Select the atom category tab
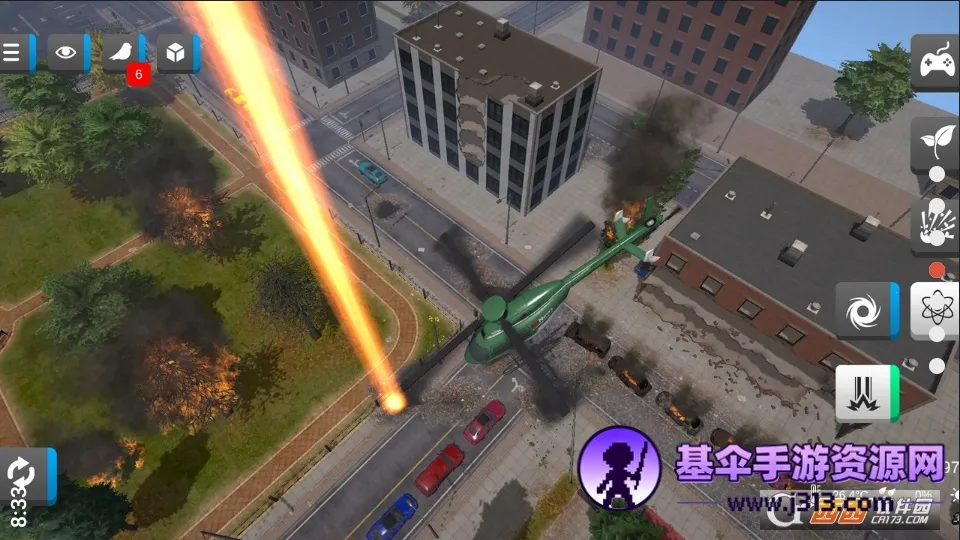Screen dimensions: 960x540 pos(936,310)
